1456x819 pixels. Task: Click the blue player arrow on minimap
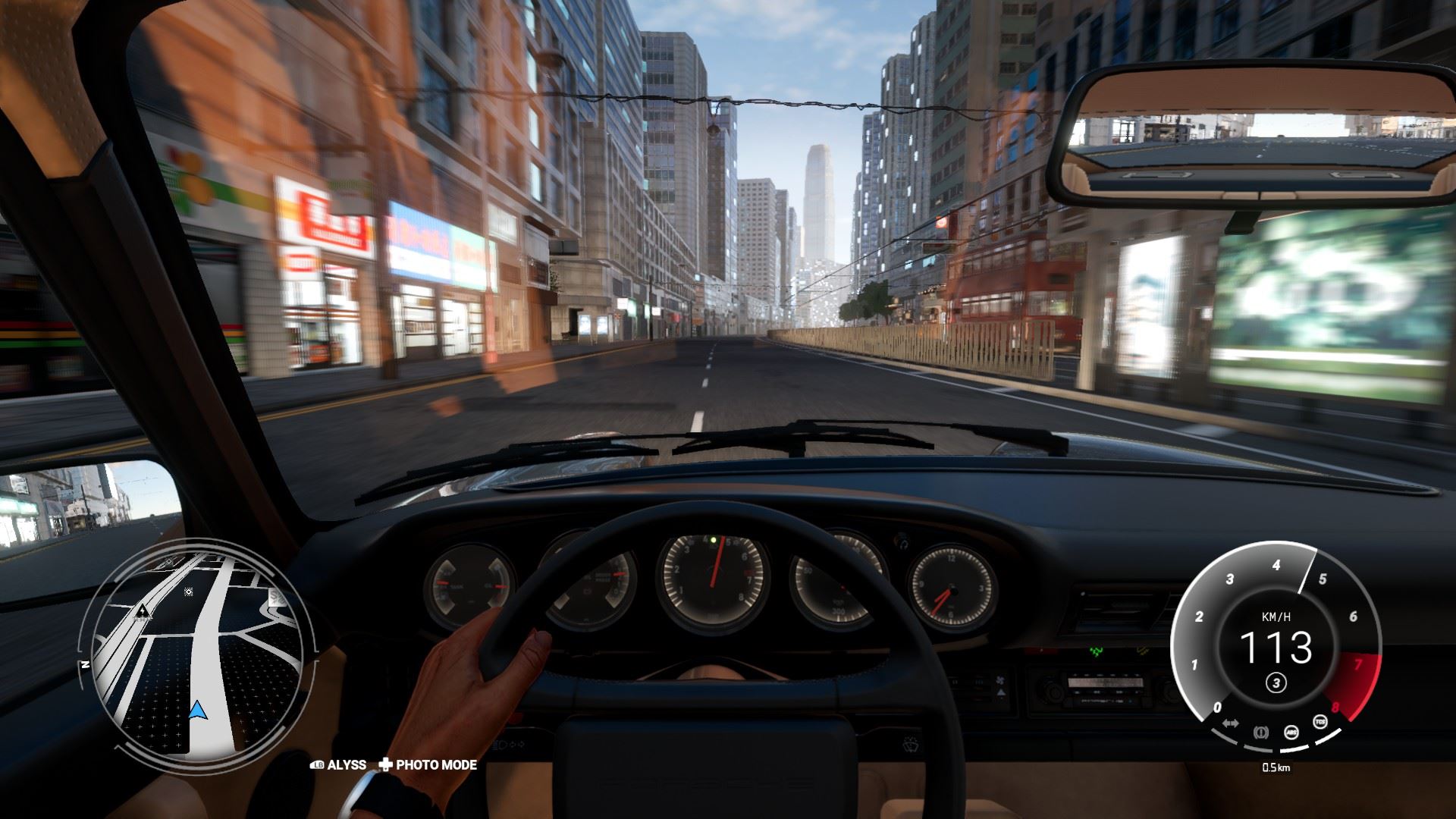pyautogui.click(x=198, y=710)
